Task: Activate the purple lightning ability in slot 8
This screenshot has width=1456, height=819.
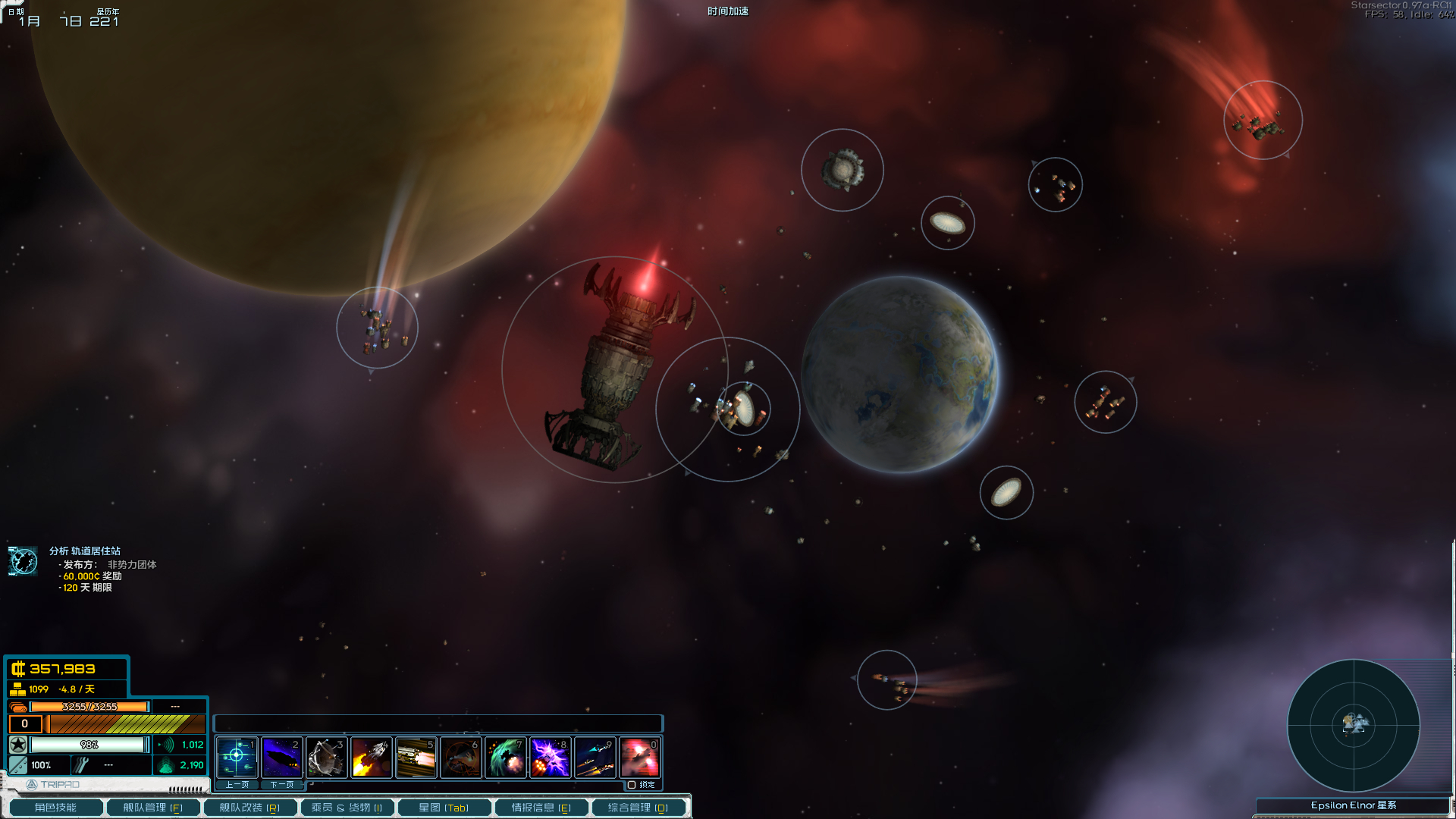Action: [550, 757]
